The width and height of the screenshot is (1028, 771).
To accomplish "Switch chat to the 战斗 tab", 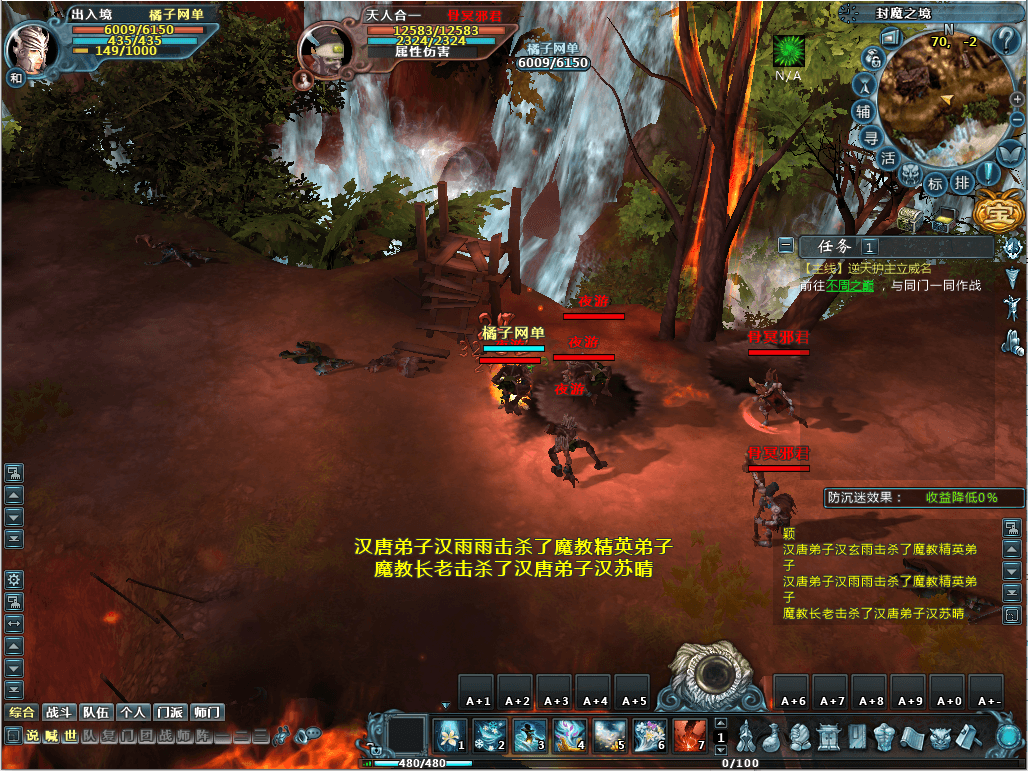I will [59, 713].
